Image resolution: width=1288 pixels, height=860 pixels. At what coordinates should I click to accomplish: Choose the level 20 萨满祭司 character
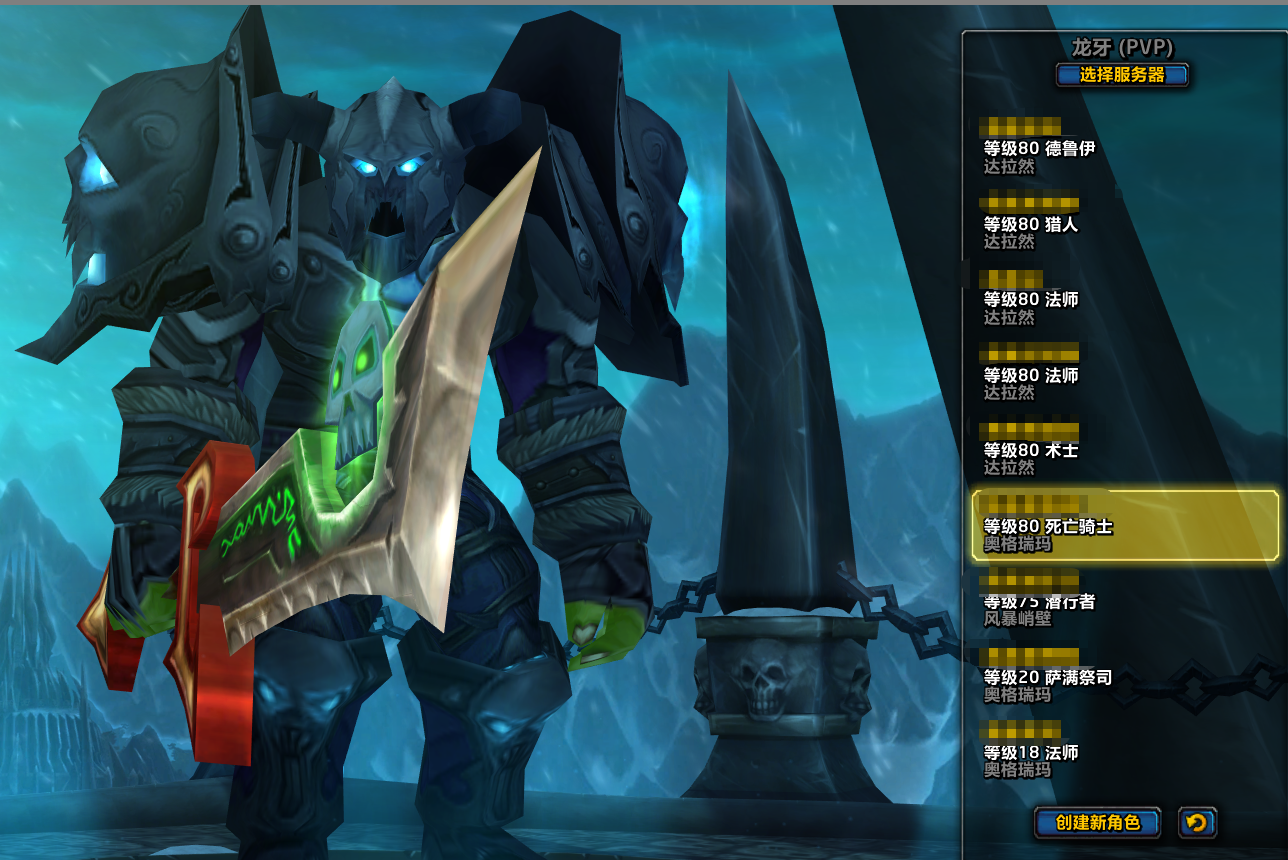pyautogui.click(x=1048, y=678)
